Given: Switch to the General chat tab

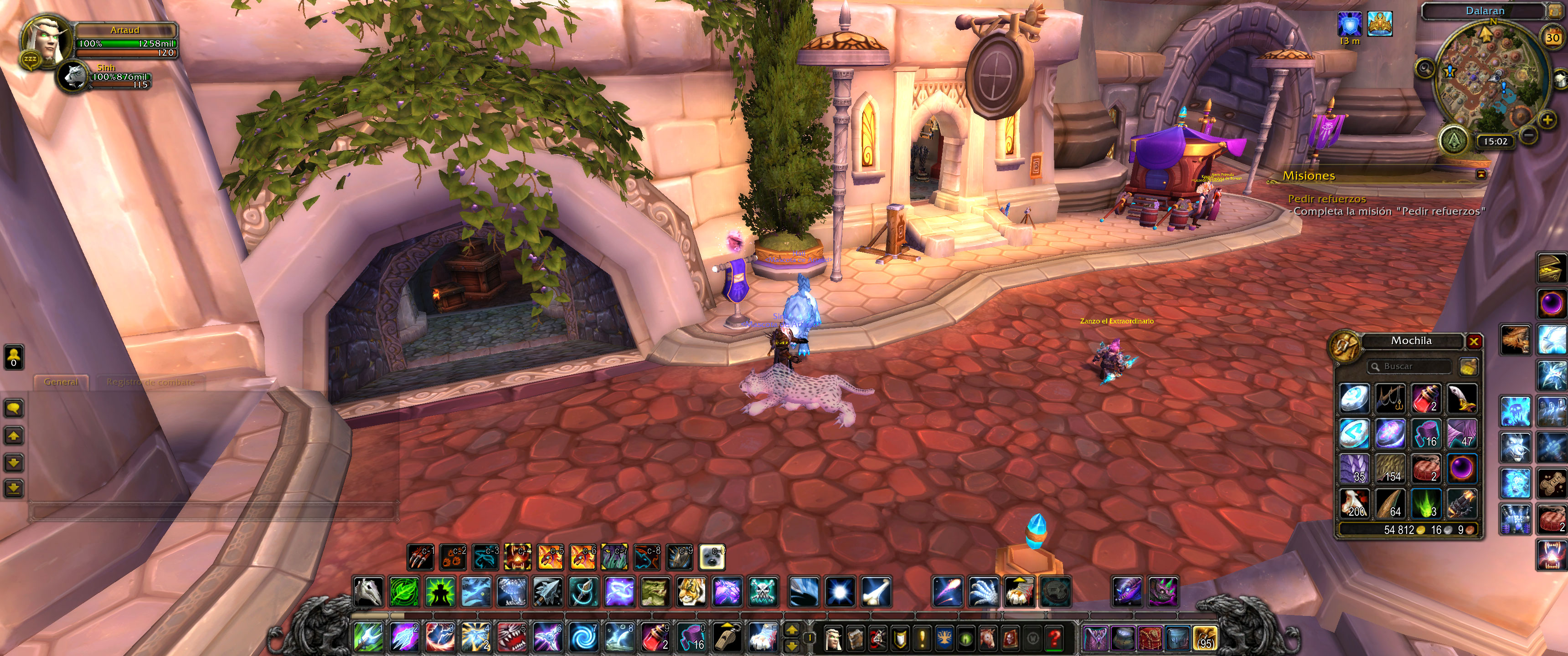Looking at the screenshot, I should point(61,382).
